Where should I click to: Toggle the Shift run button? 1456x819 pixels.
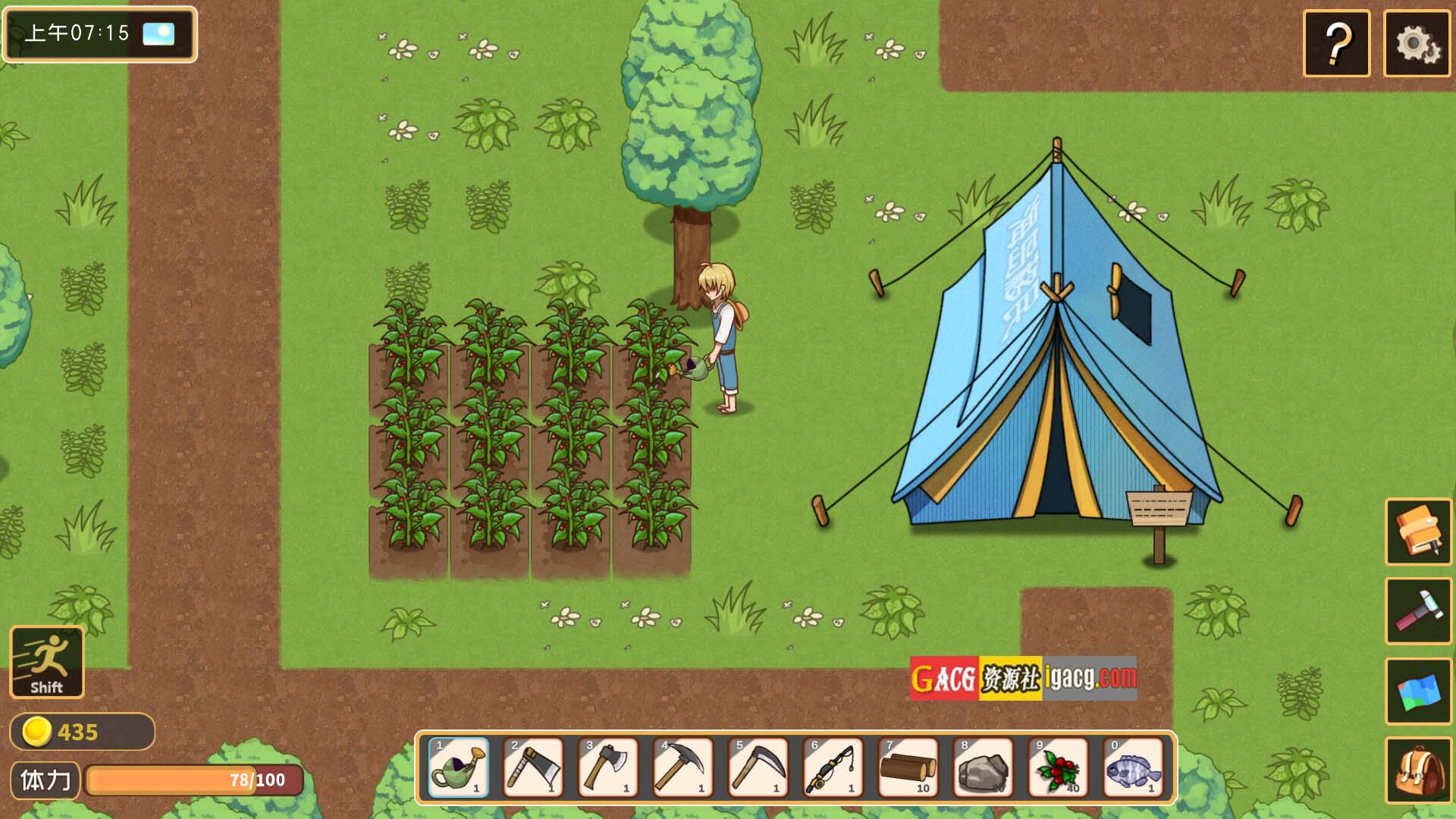[47, 662]
